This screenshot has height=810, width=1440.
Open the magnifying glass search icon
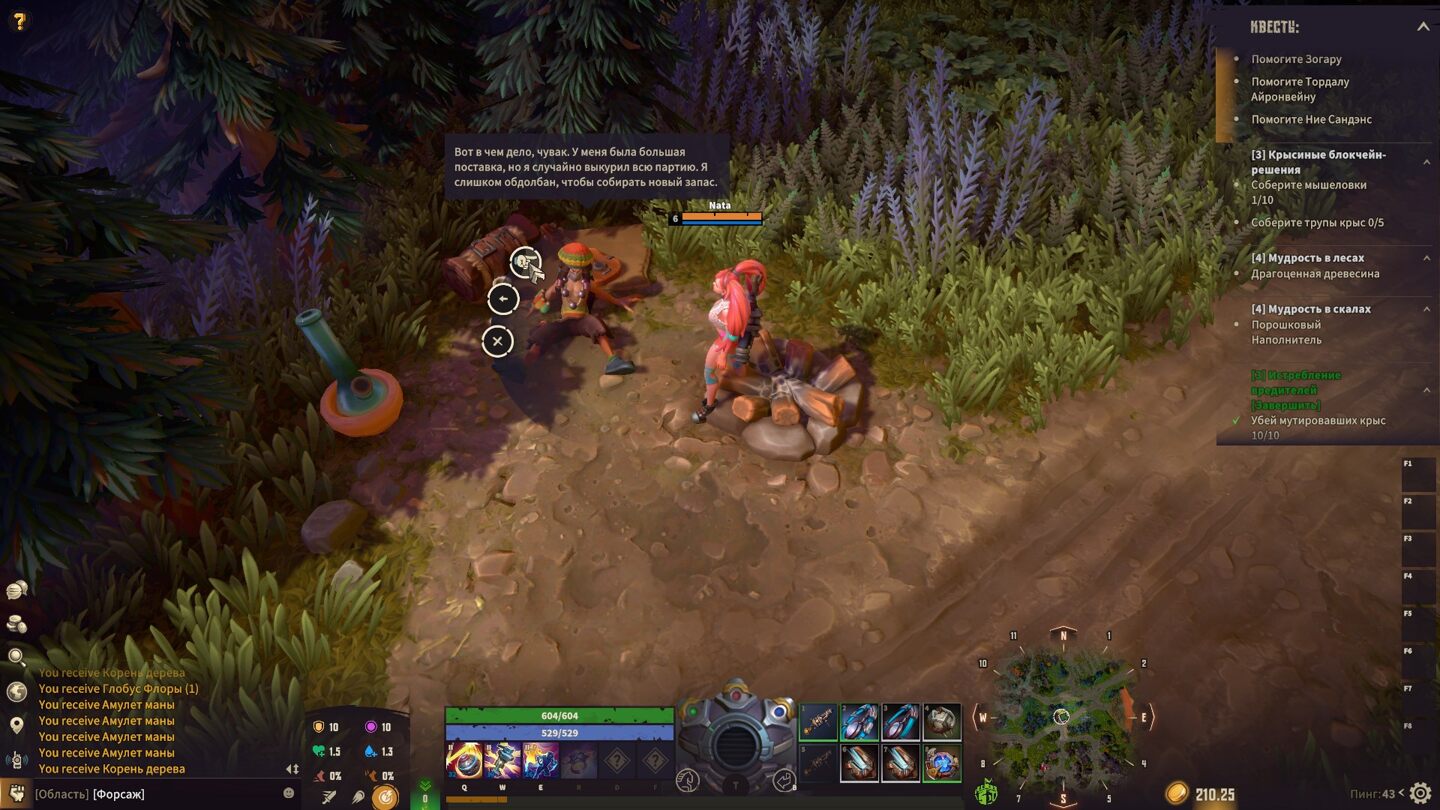coord(17,657)
